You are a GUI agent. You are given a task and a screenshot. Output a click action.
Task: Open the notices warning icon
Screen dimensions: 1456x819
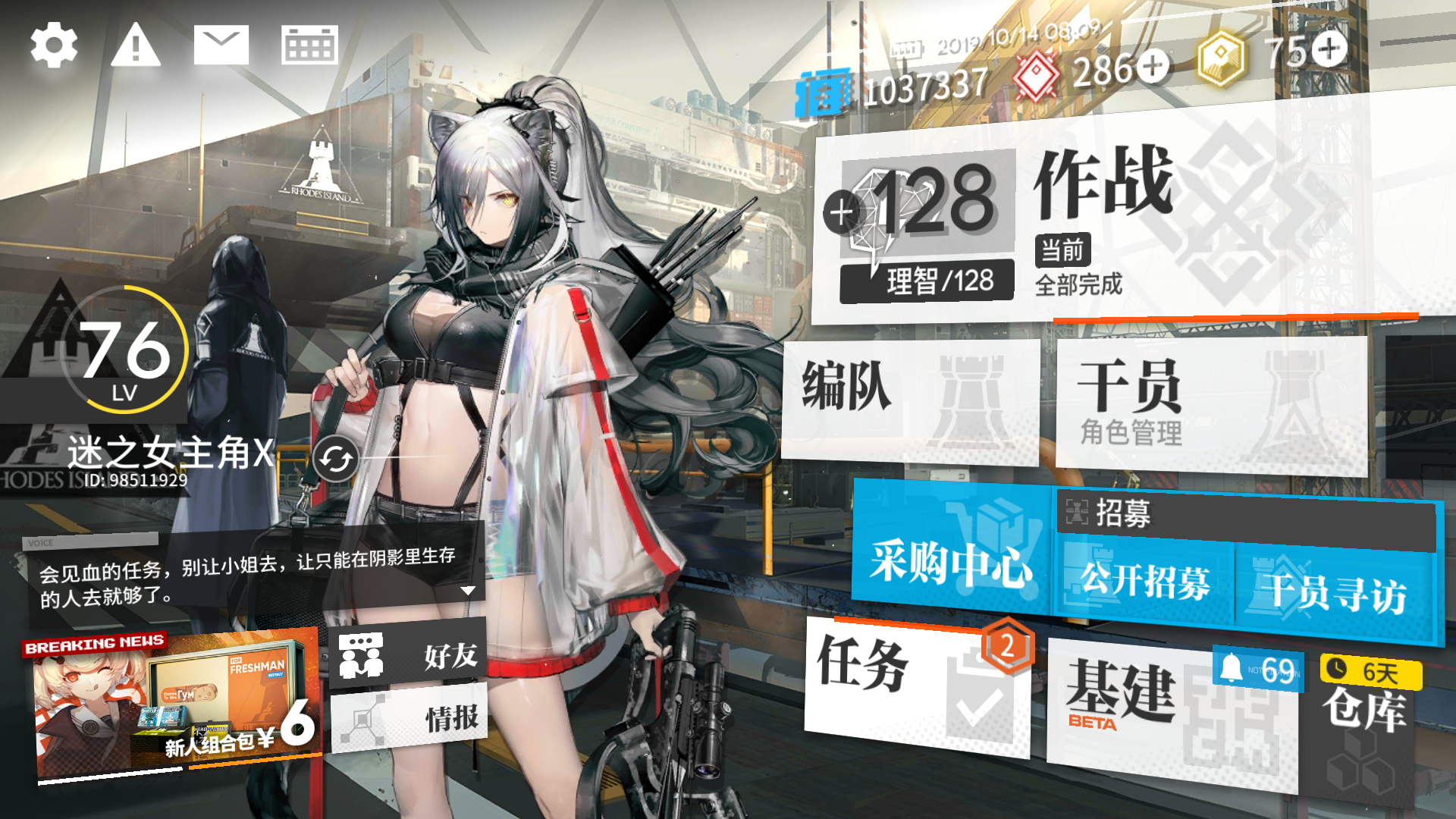pos(135,45)
